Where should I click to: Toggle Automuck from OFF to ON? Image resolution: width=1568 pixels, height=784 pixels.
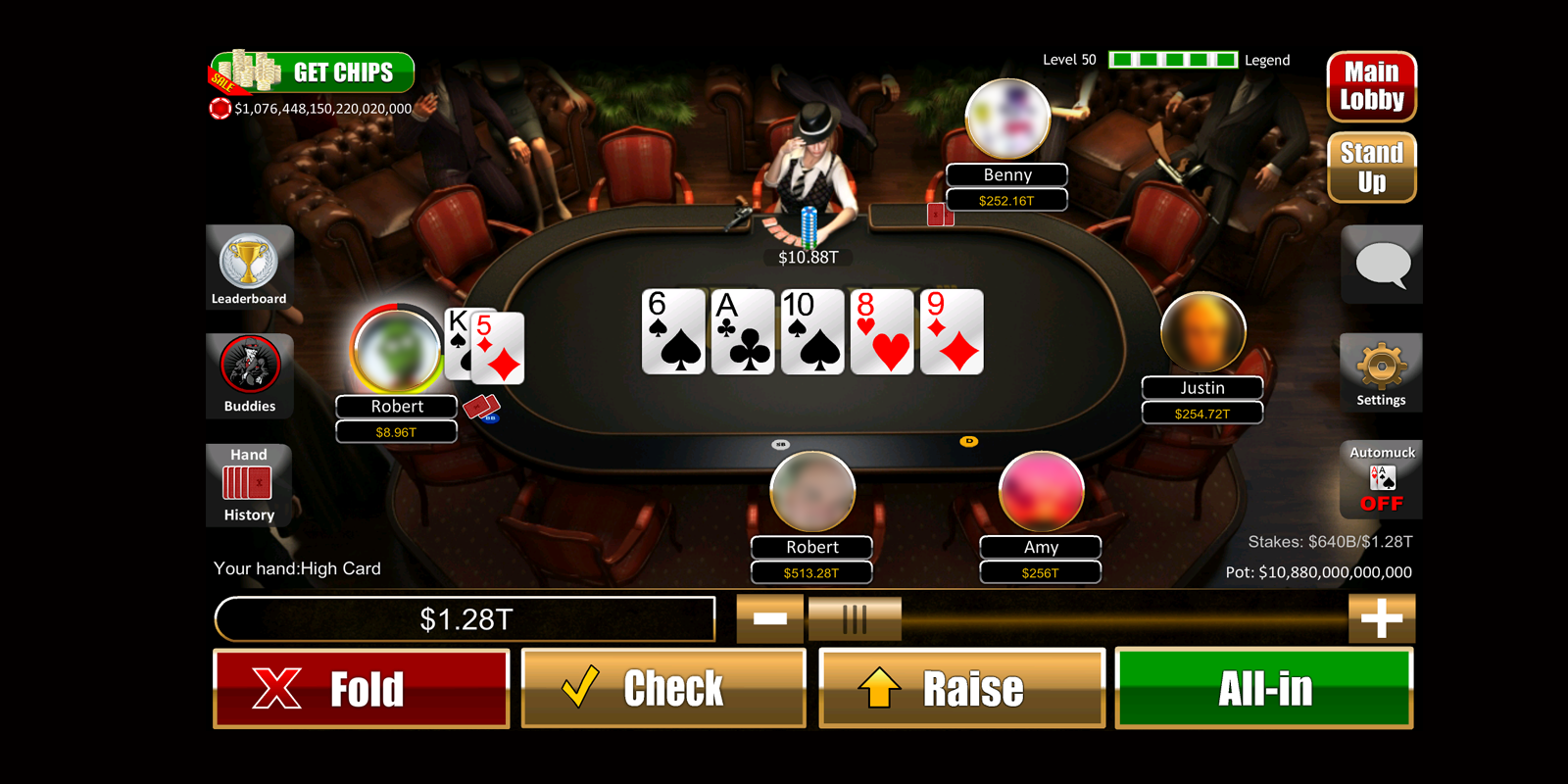tap(1381, 480)
